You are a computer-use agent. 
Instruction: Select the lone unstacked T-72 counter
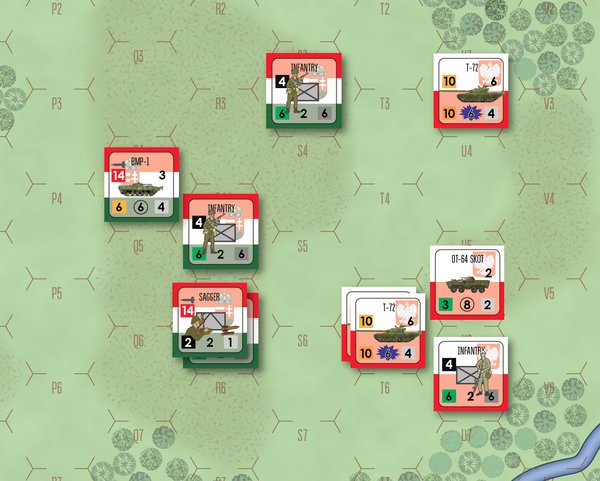coord(468,92)
